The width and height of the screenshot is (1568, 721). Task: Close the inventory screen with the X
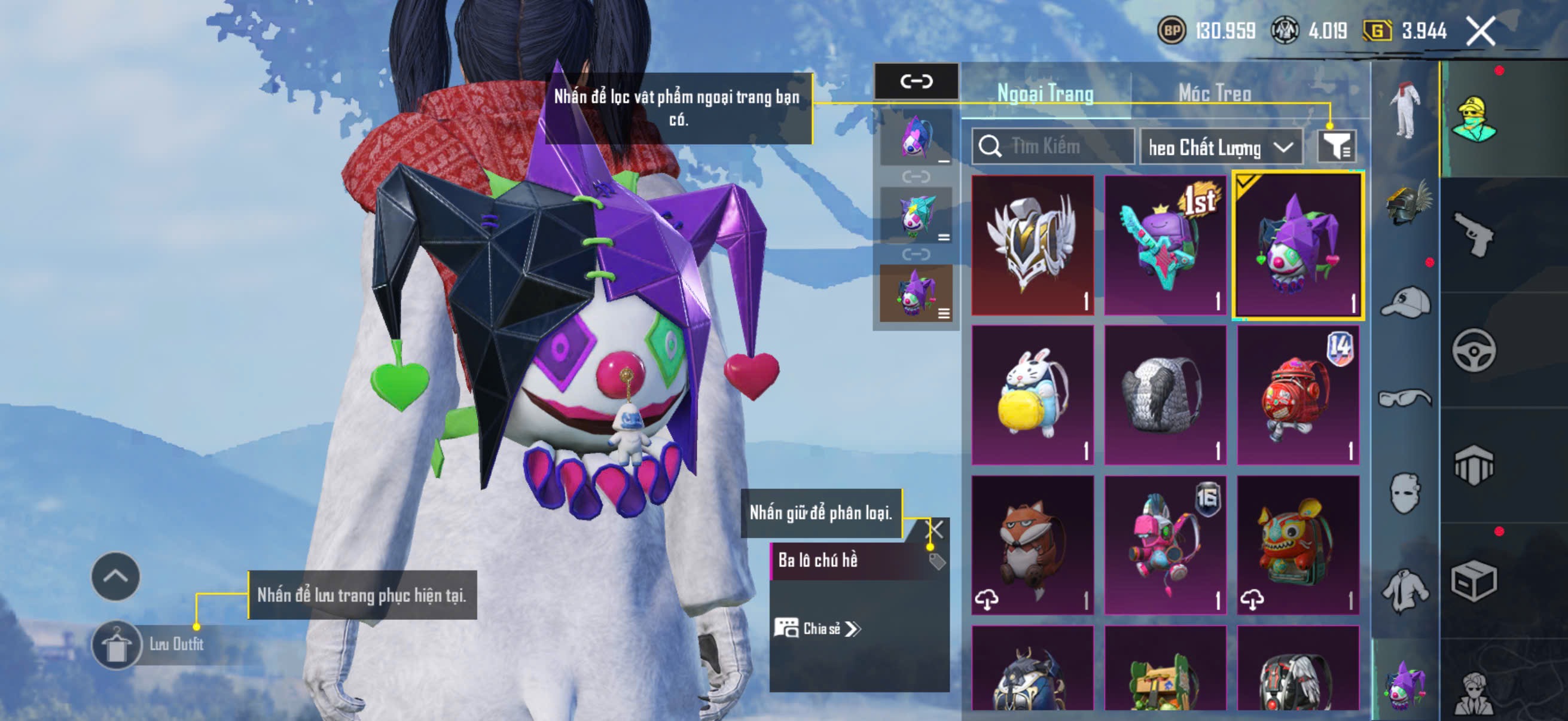(x=1480, y=31)
